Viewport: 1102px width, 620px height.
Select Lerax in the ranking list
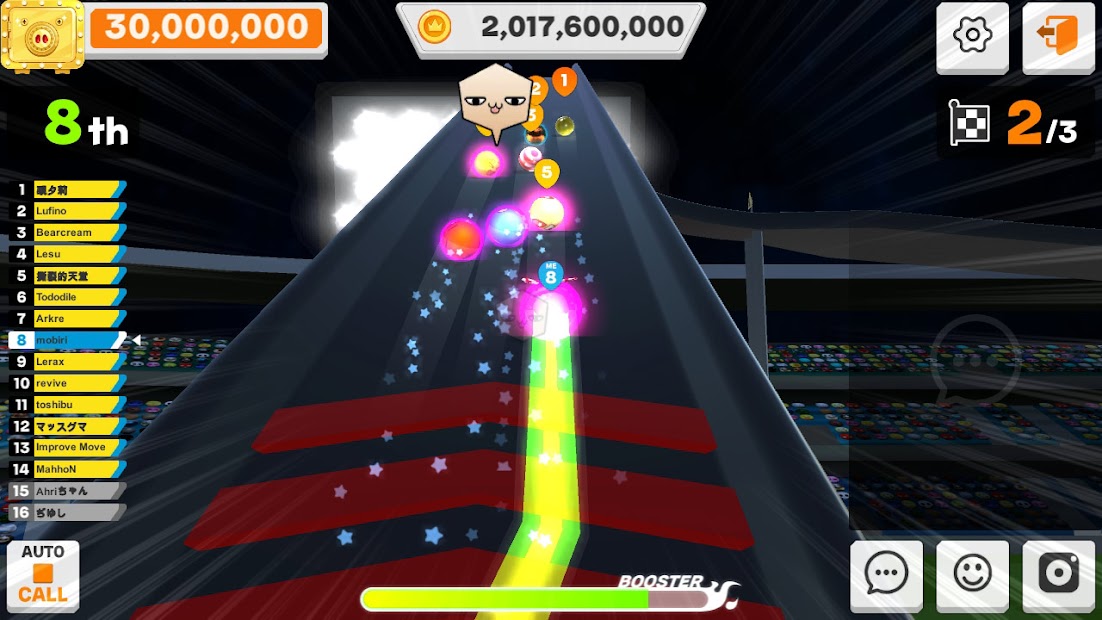tap(68, 361)
